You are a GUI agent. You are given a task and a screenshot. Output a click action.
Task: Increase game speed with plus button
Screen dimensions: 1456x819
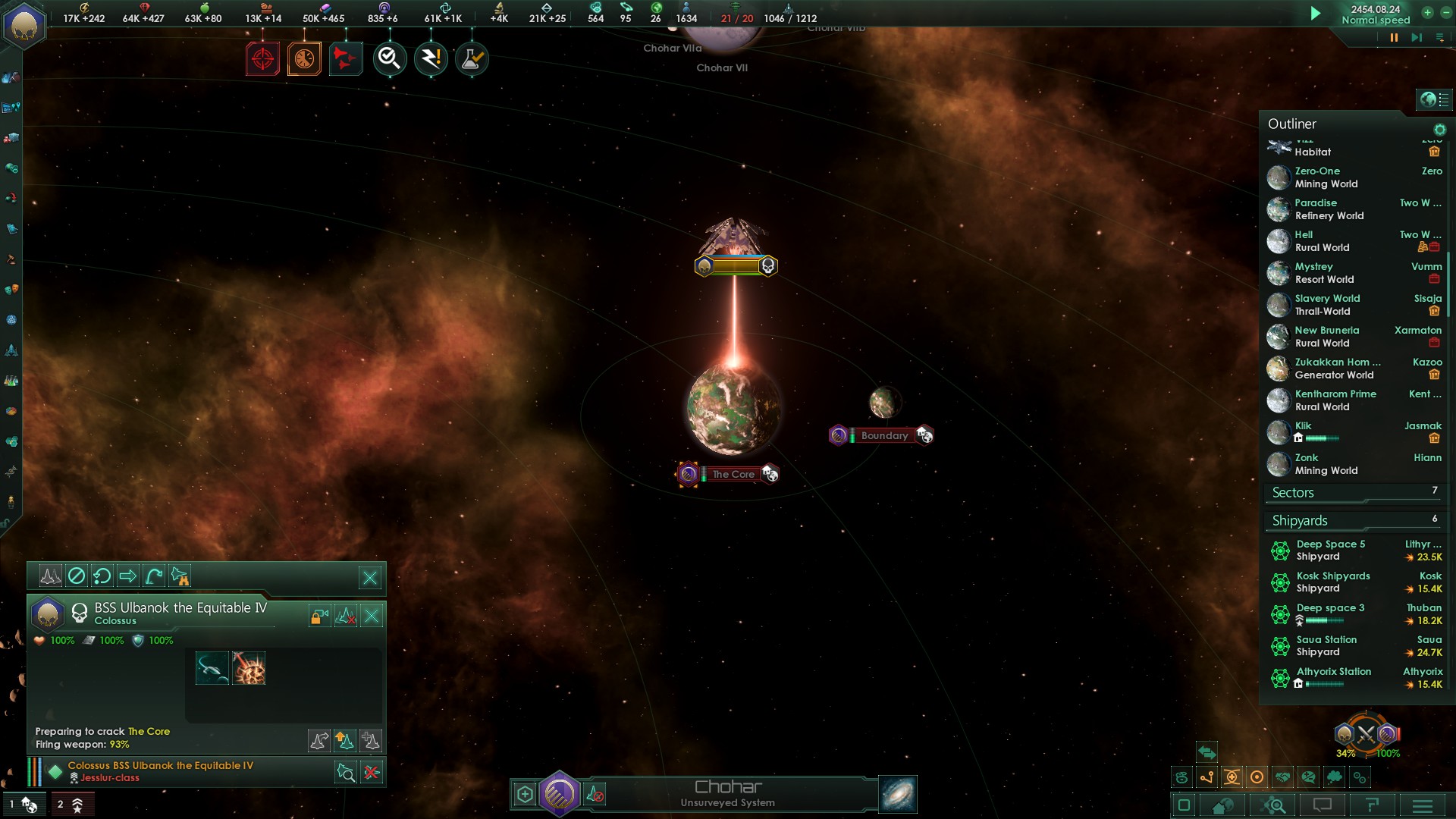1427,13
